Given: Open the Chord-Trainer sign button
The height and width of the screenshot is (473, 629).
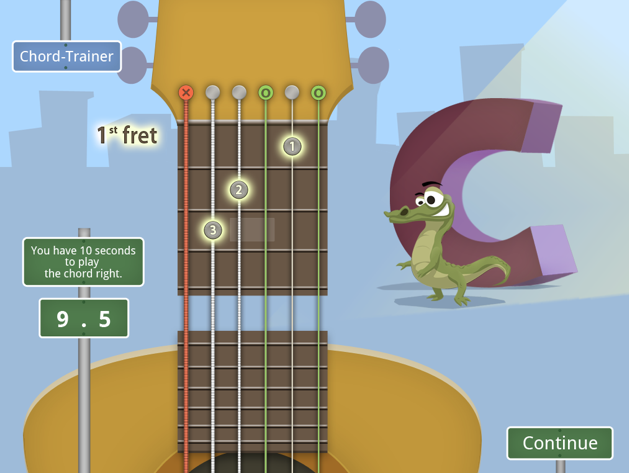Looking at the screenshot, I should coord(66,57).
